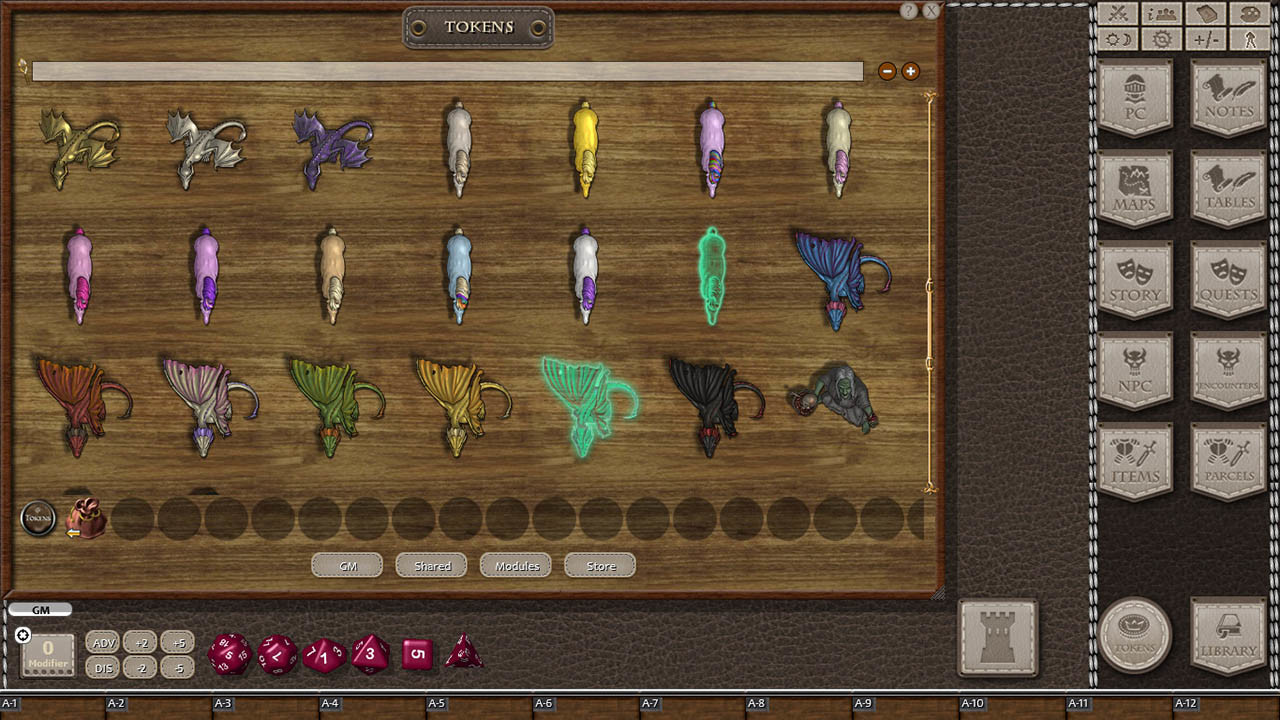Screen dimensions: 1280x720
Task: Switch to the Shared tokens view
Action: [430, 565]
